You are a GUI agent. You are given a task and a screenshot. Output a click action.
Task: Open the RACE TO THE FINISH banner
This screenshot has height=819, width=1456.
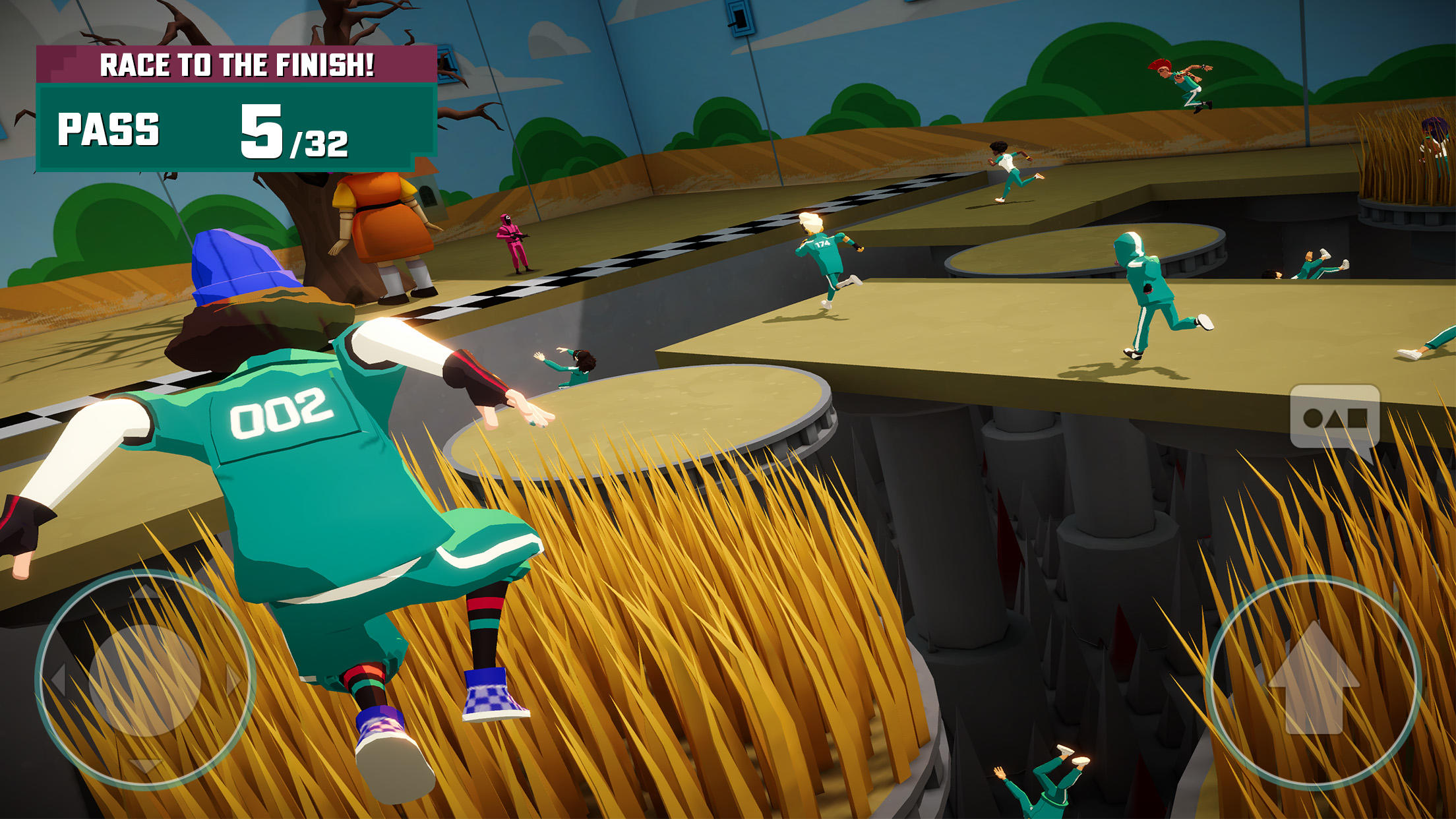click(x=237, y=64)
